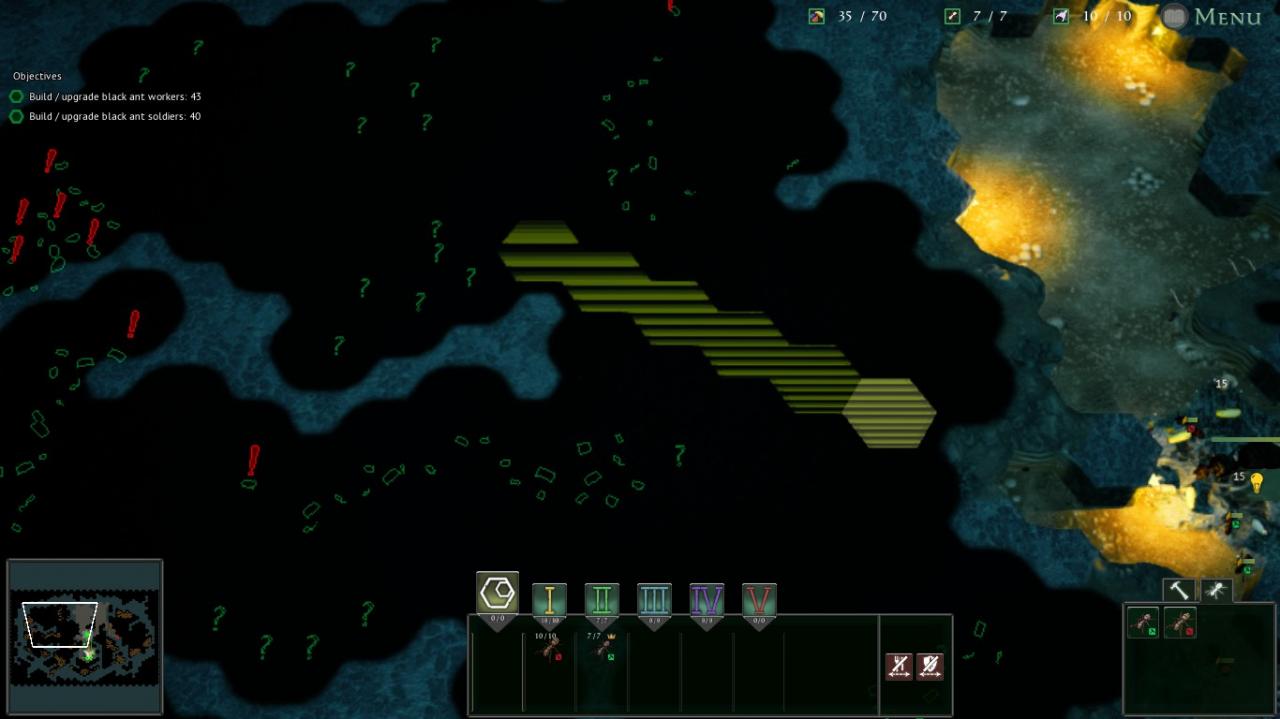Click the black ant soldiers objective

pyautogui.click(x=114, y=117)
